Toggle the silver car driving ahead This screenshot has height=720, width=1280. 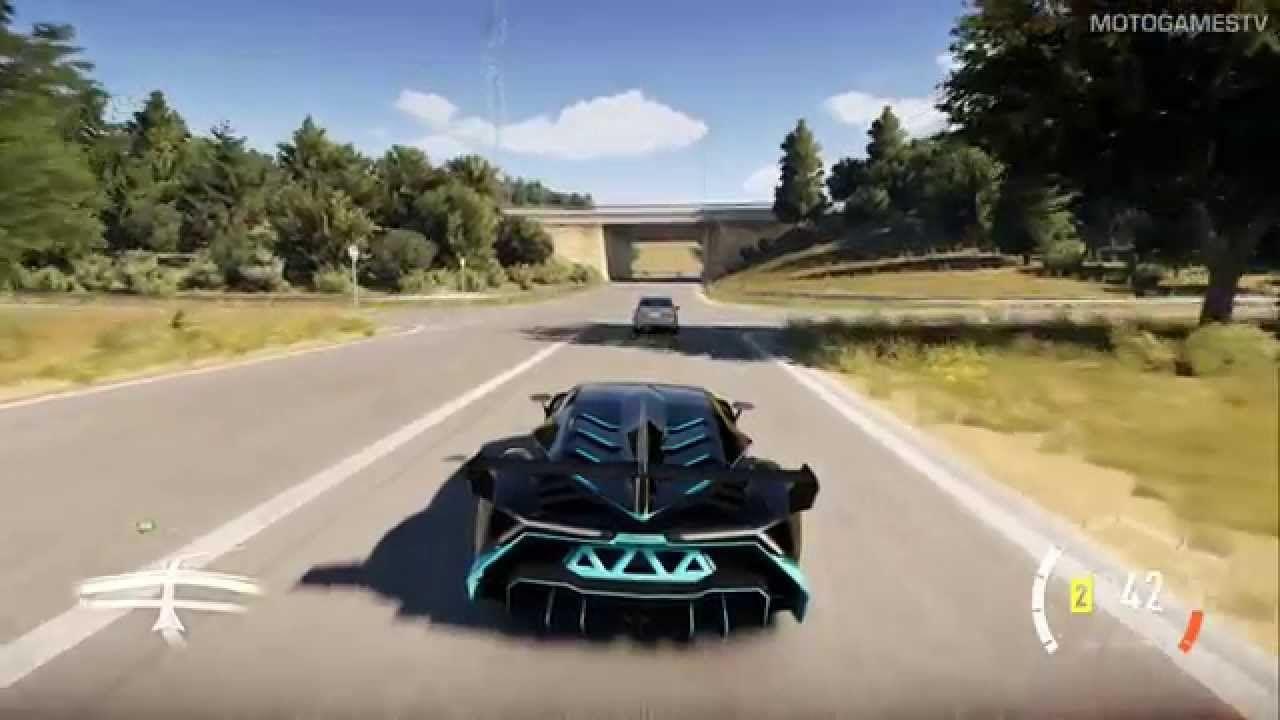(655, 310)
